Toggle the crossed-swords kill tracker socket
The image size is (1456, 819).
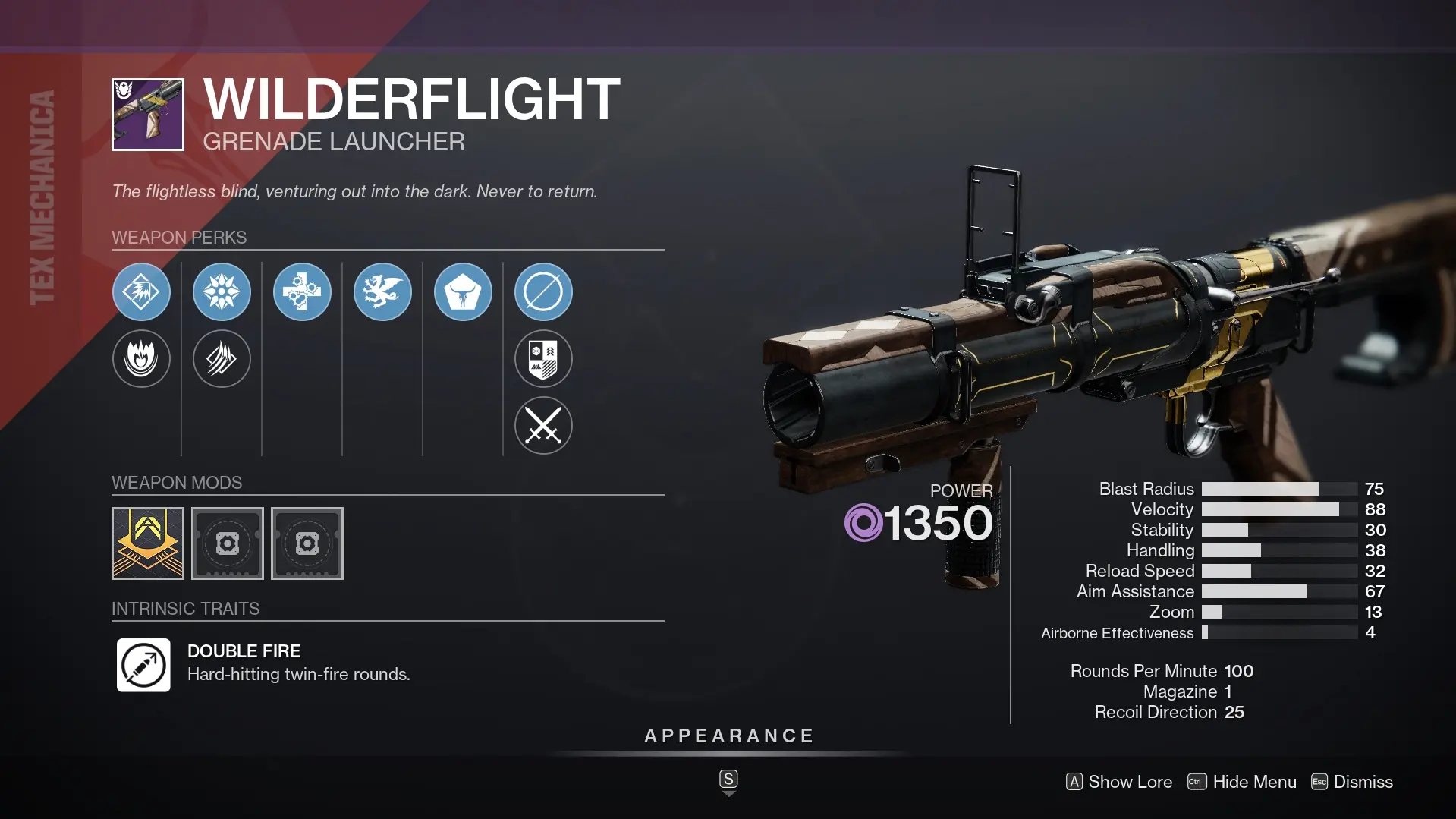[543, 426]
